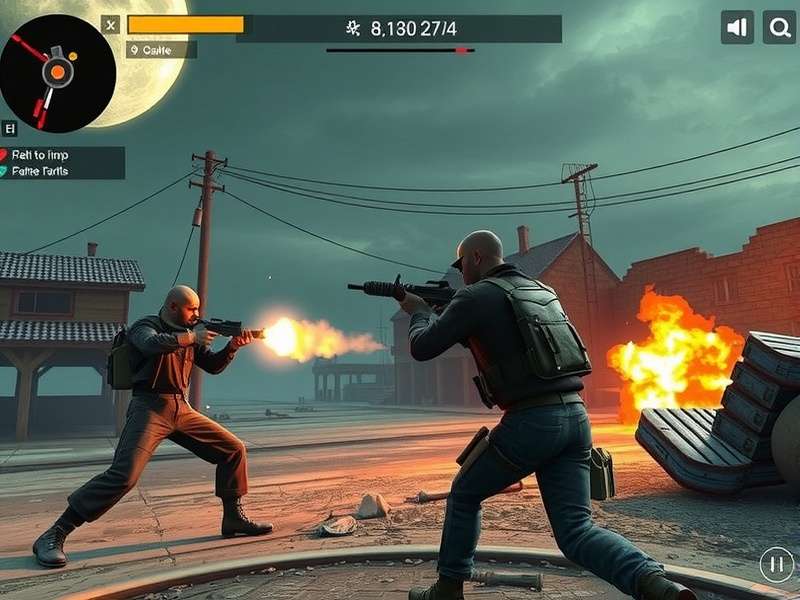
Task: Close the X button beside the orange bar
Action: (x=110, y=25)
